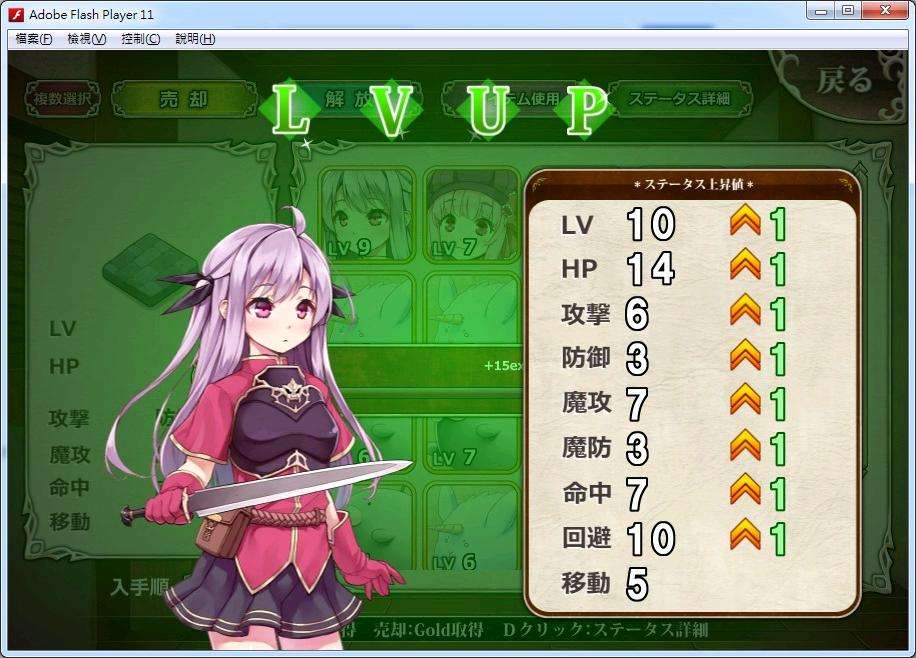The width and height of the screenshot is (916, 658).
Task: Choose the LV 9 character portrait
Action: (x=366, y=214)
